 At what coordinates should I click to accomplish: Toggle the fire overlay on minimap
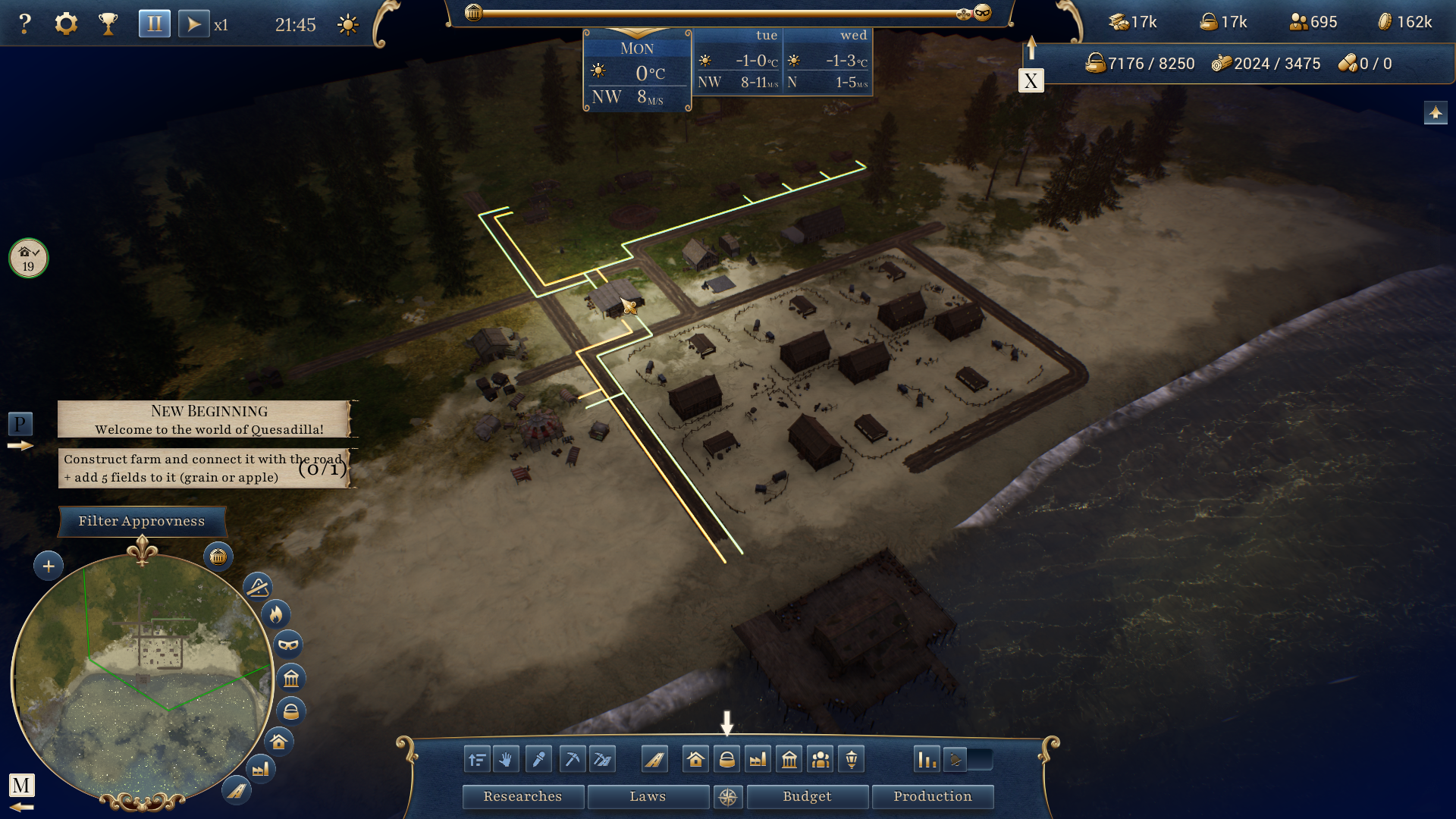tap(276, 613)
